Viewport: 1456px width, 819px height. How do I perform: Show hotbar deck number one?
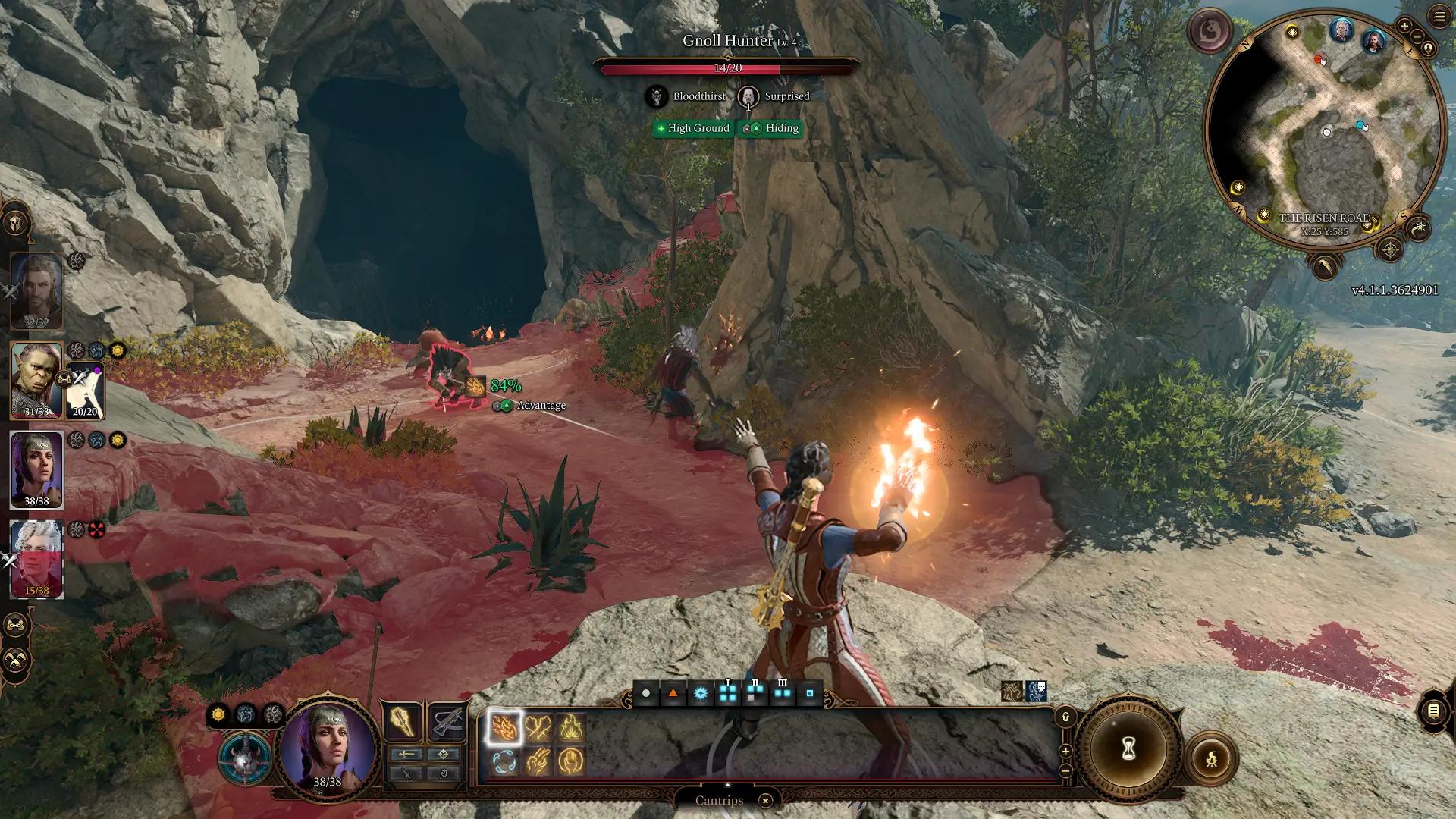pyautogui.click(x=728, y=692)
